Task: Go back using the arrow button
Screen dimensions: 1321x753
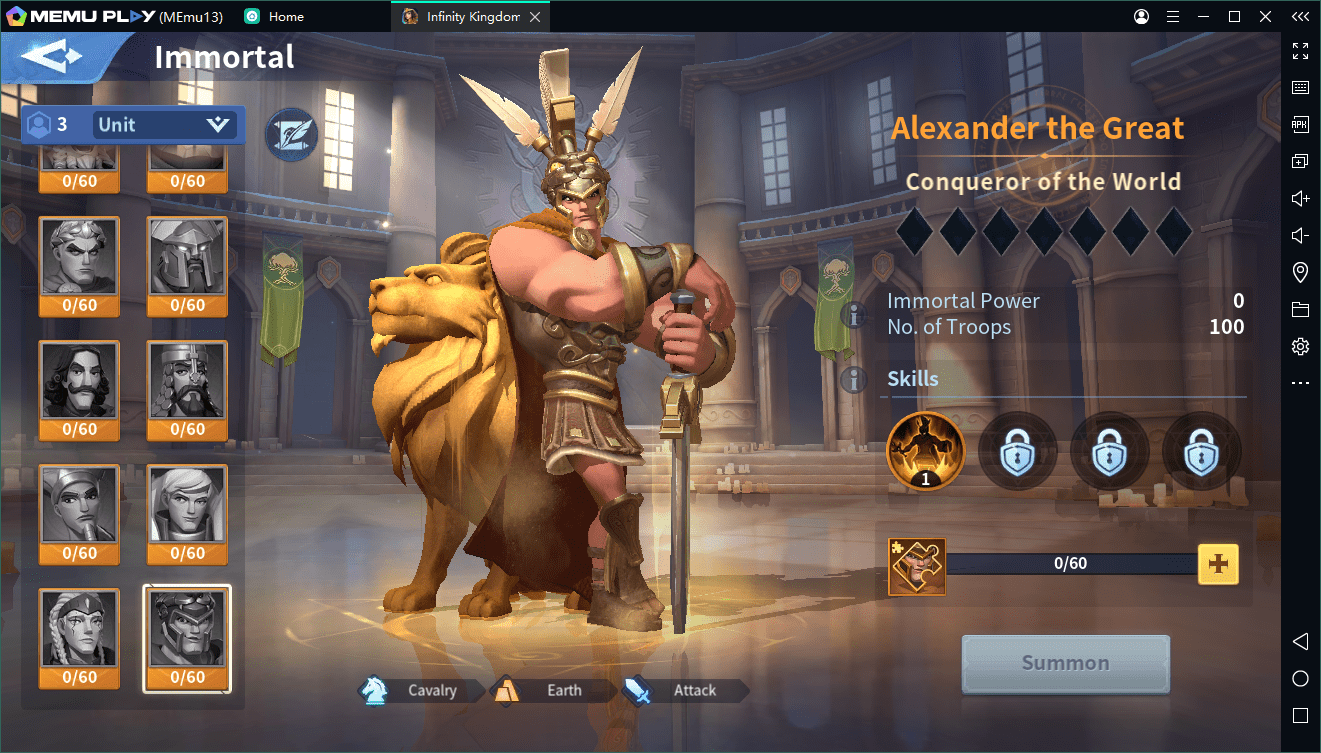Action: tap(53, 57)
